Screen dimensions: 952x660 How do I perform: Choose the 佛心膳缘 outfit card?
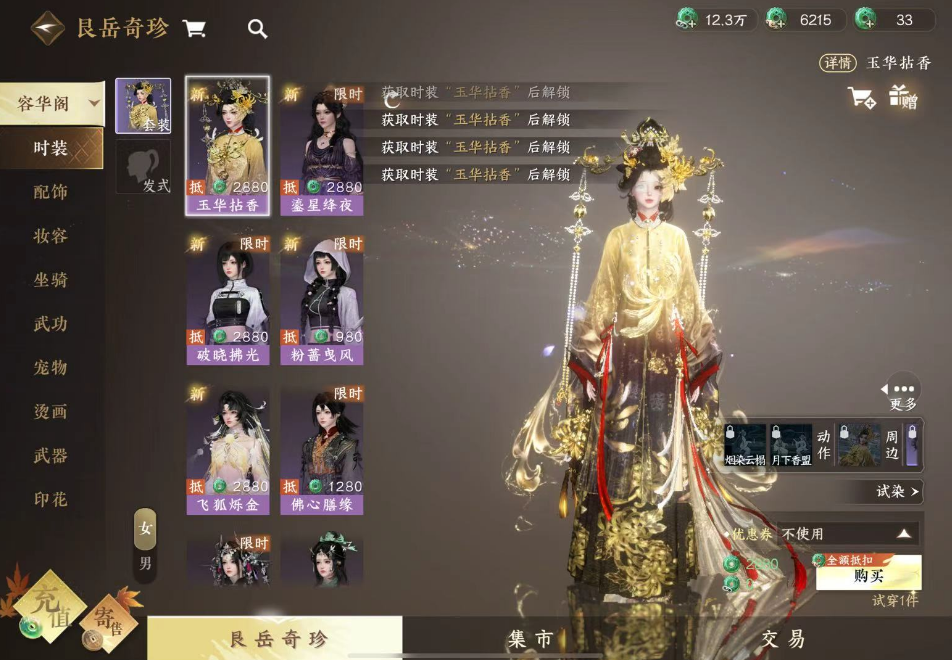coord(322,450)
